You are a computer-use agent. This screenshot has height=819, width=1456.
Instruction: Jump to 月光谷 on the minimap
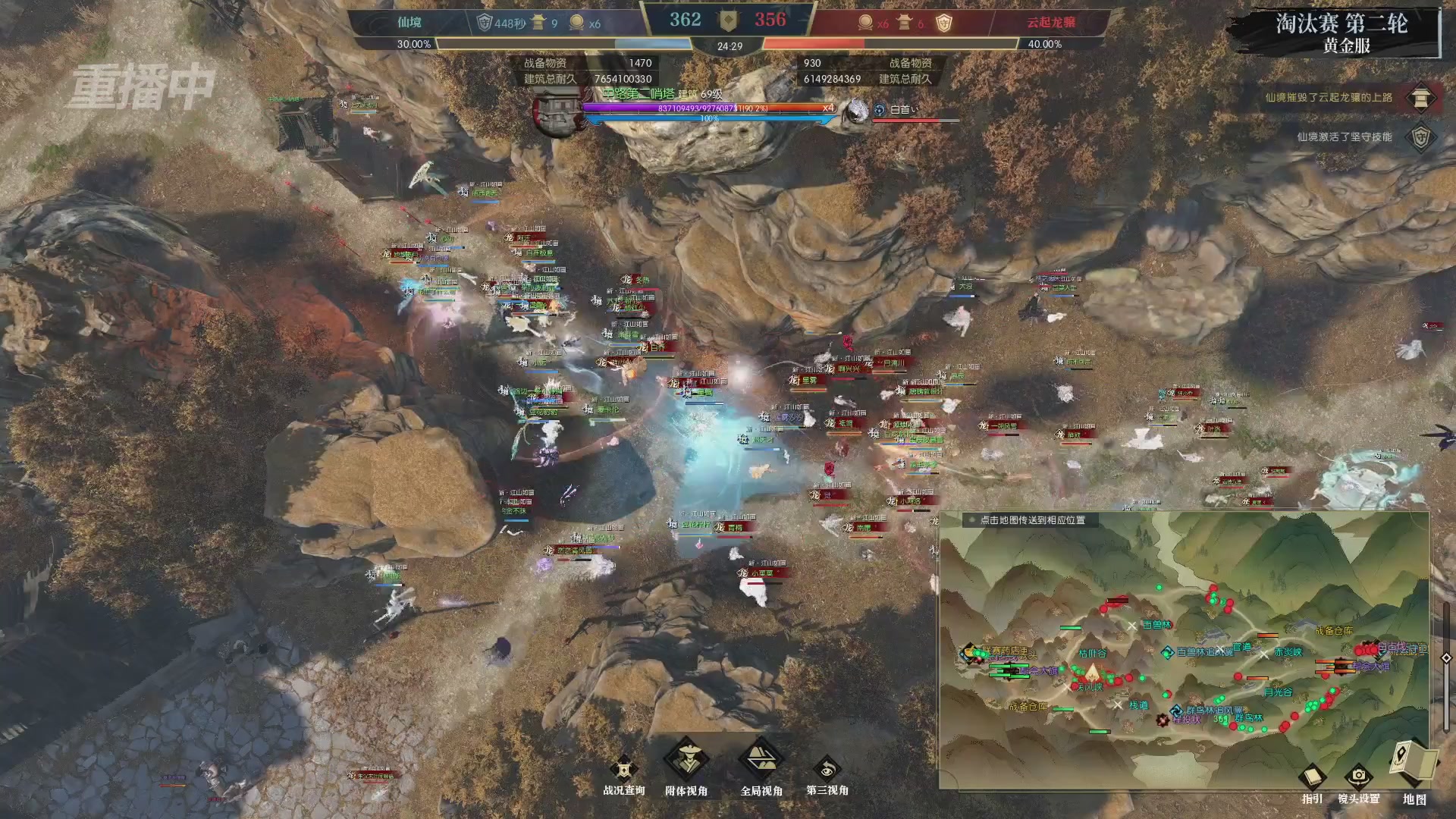point(1278,692)
